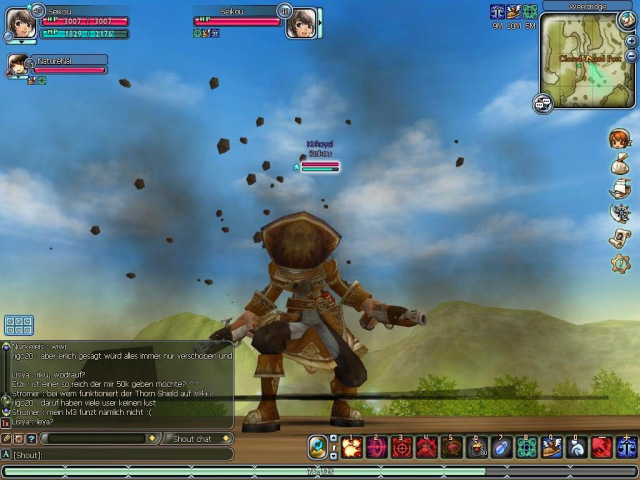This screenshot has width=640, height=480.
Task: Open the quest scroll icon
Action: (x=621, y=238)
